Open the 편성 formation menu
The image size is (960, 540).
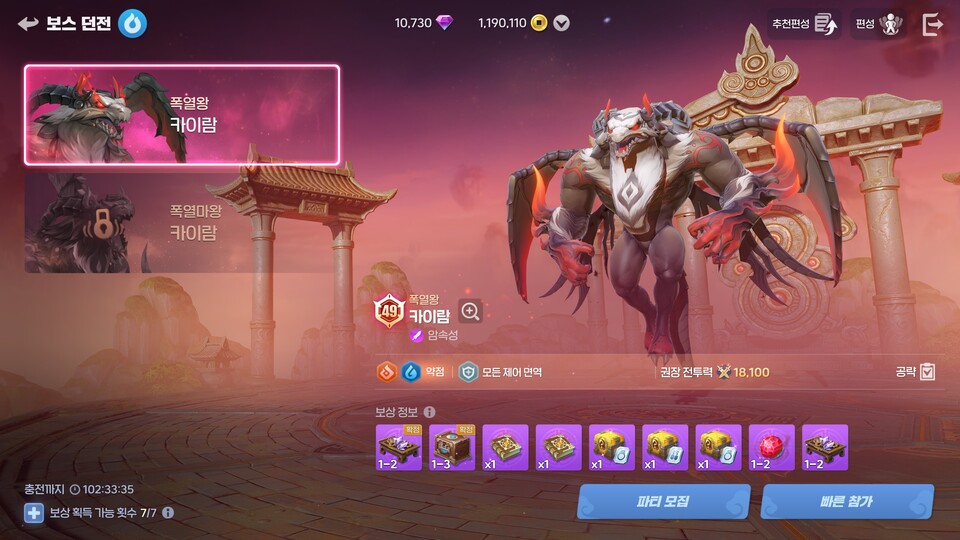pyautogui.click(x=880, y=24)
